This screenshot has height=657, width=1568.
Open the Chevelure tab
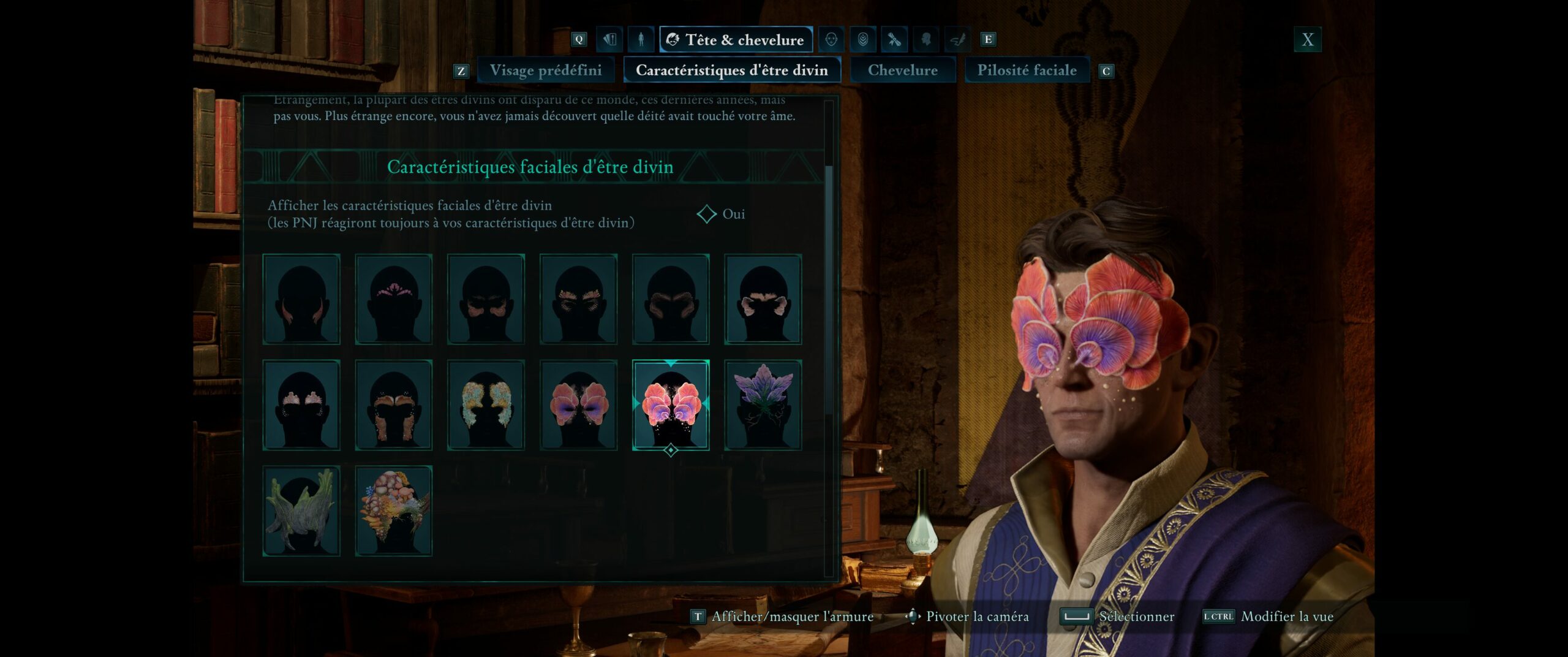click(x=902, y=70)
